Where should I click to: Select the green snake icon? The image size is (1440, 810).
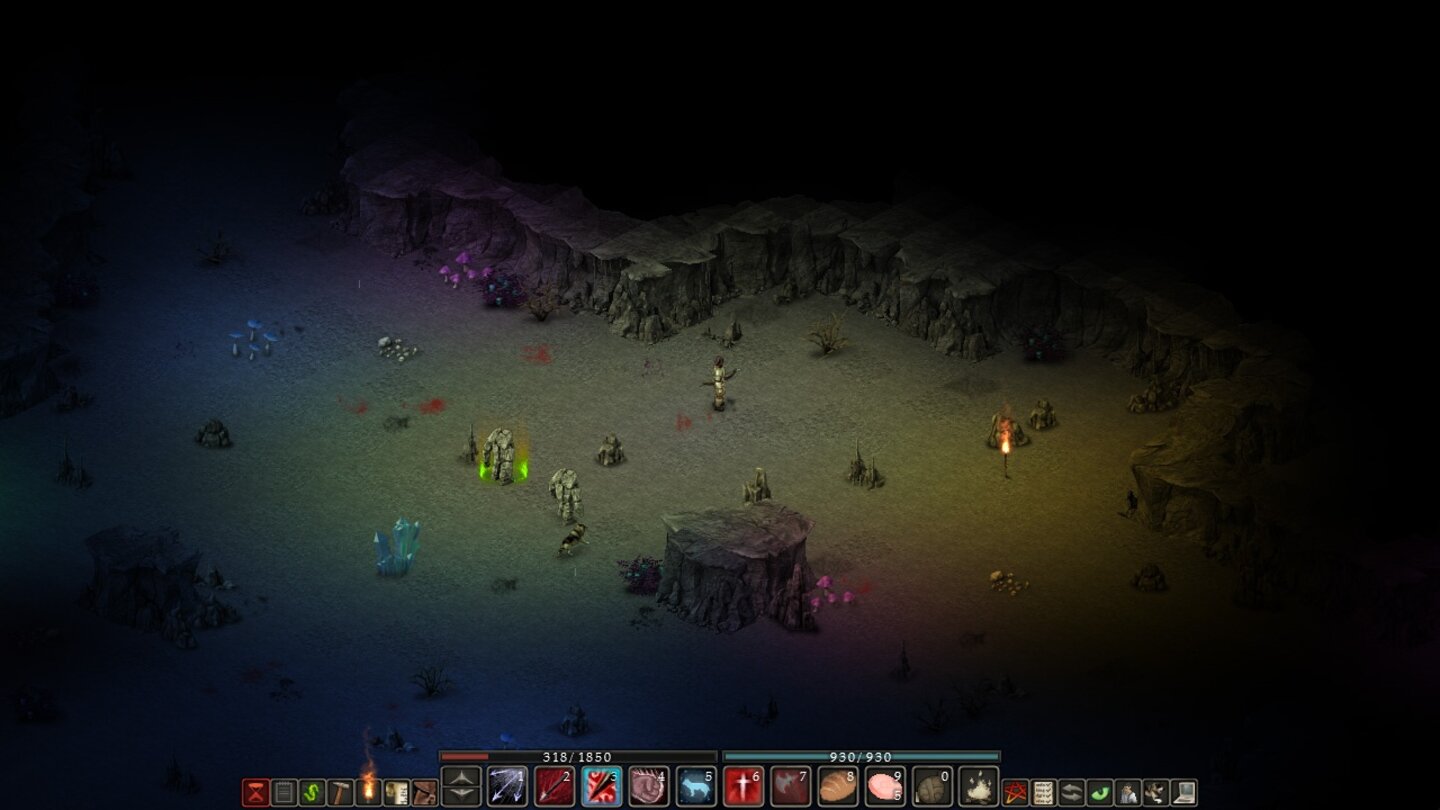click(312, 793)
